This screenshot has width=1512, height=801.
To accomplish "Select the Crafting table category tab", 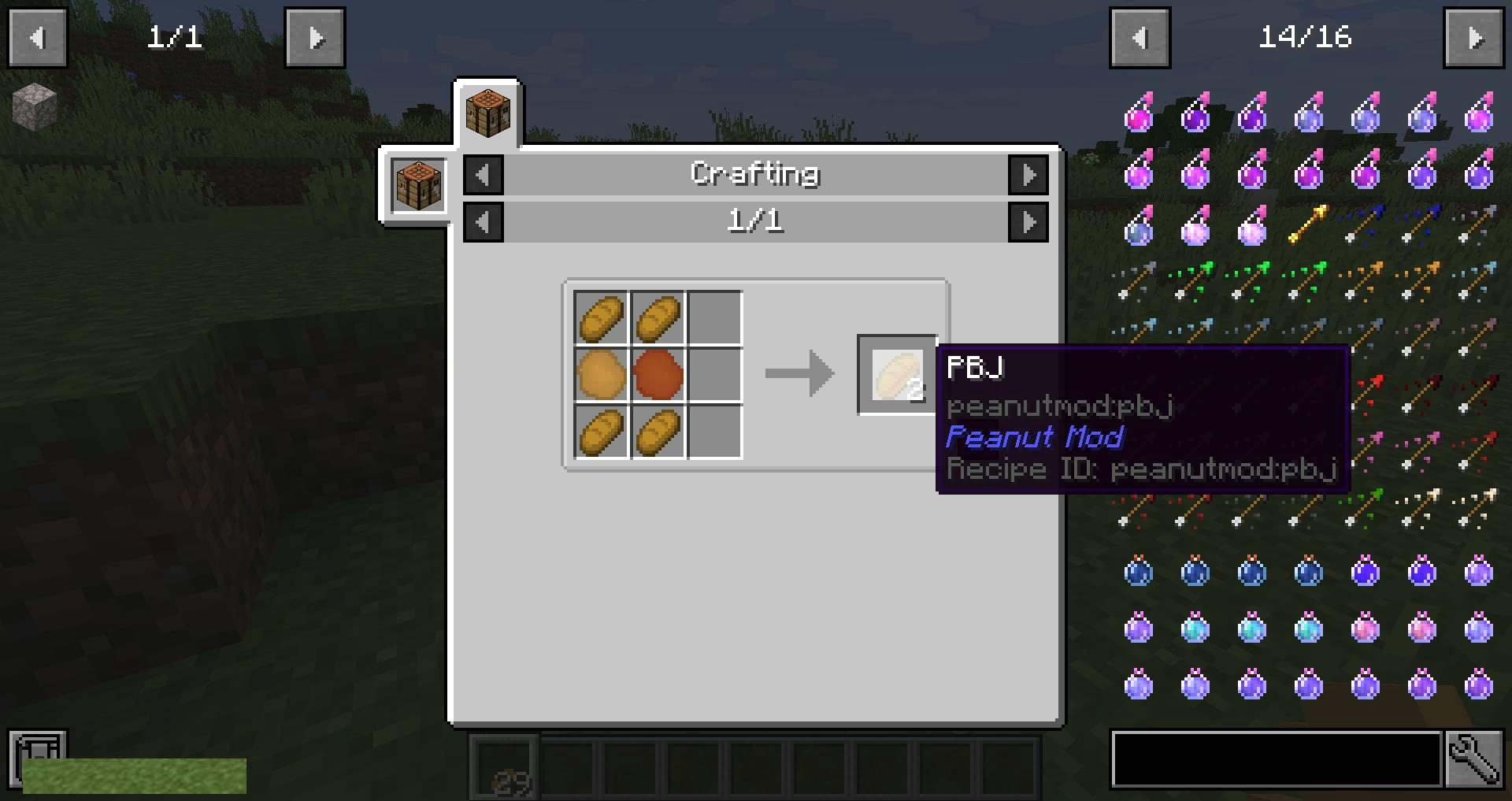I will coord(487,113).
